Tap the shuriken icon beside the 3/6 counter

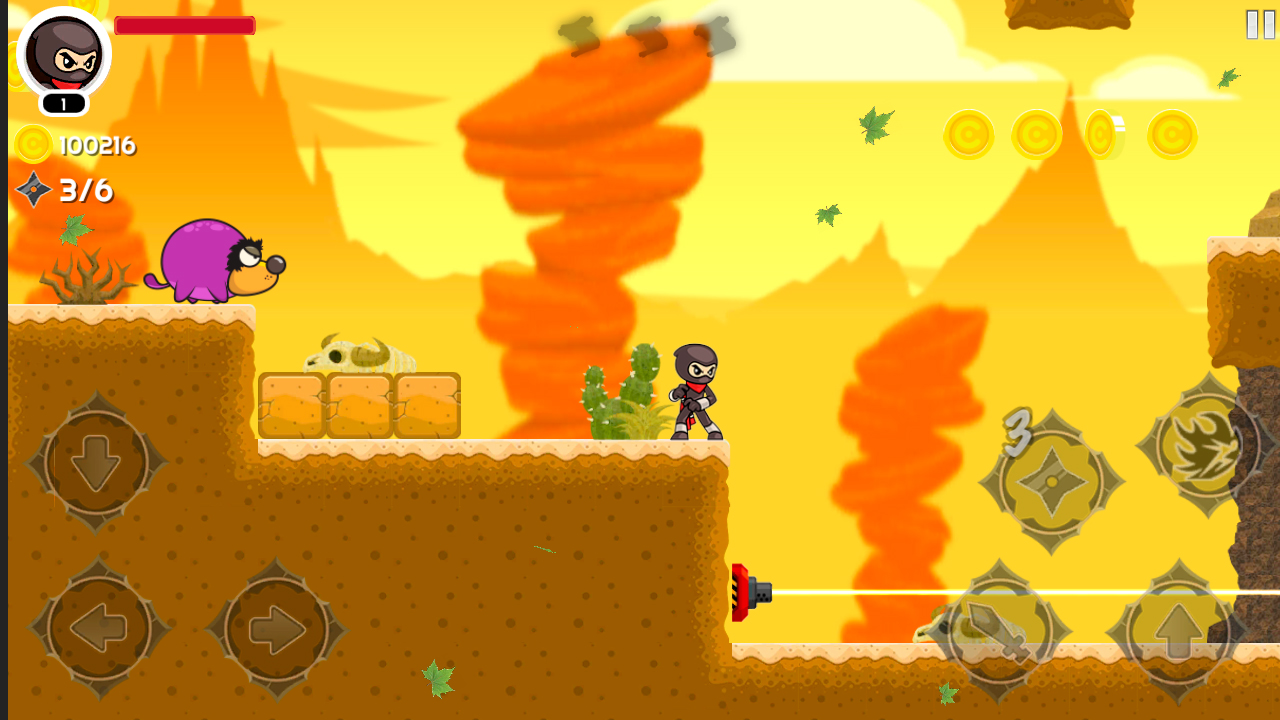33,190
